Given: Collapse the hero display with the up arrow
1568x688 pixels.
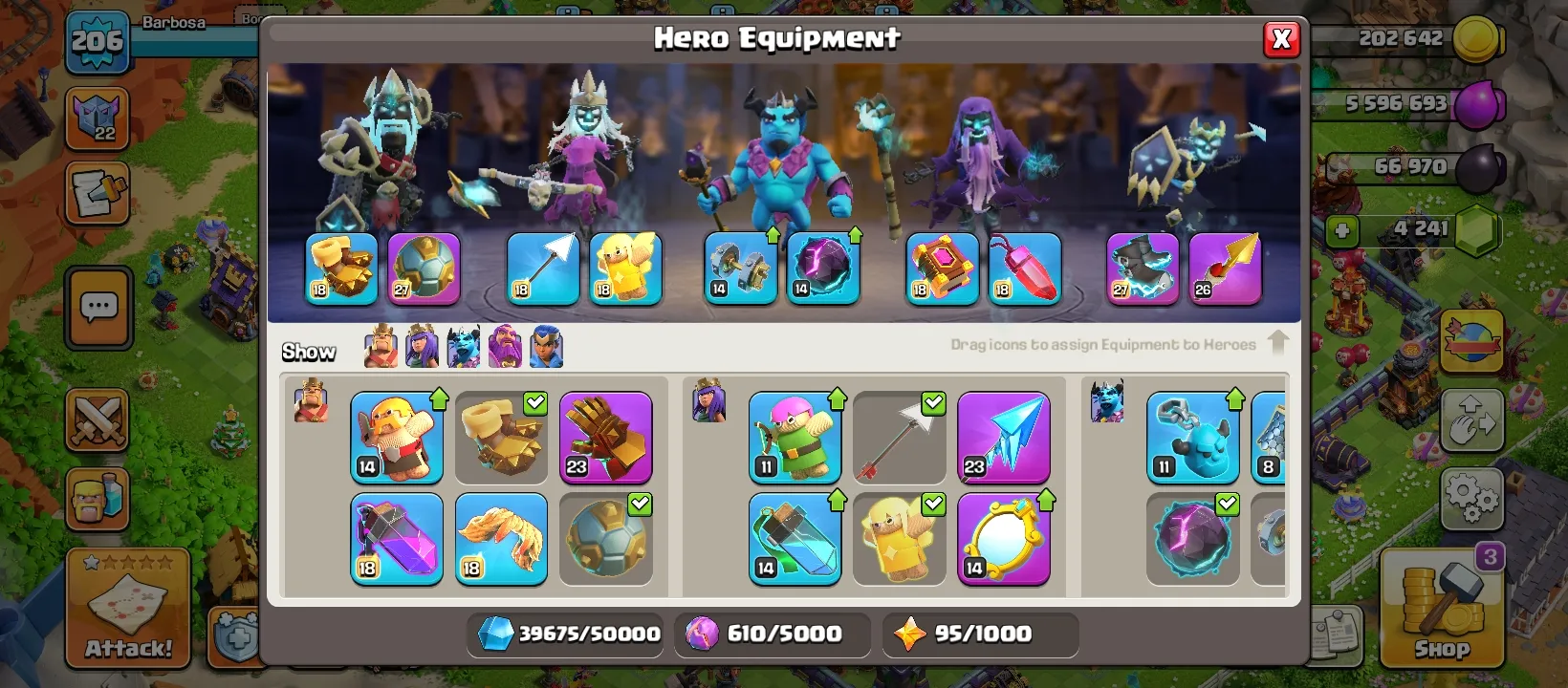Looking at the screenshot, I should click(x=1279, y=341).
